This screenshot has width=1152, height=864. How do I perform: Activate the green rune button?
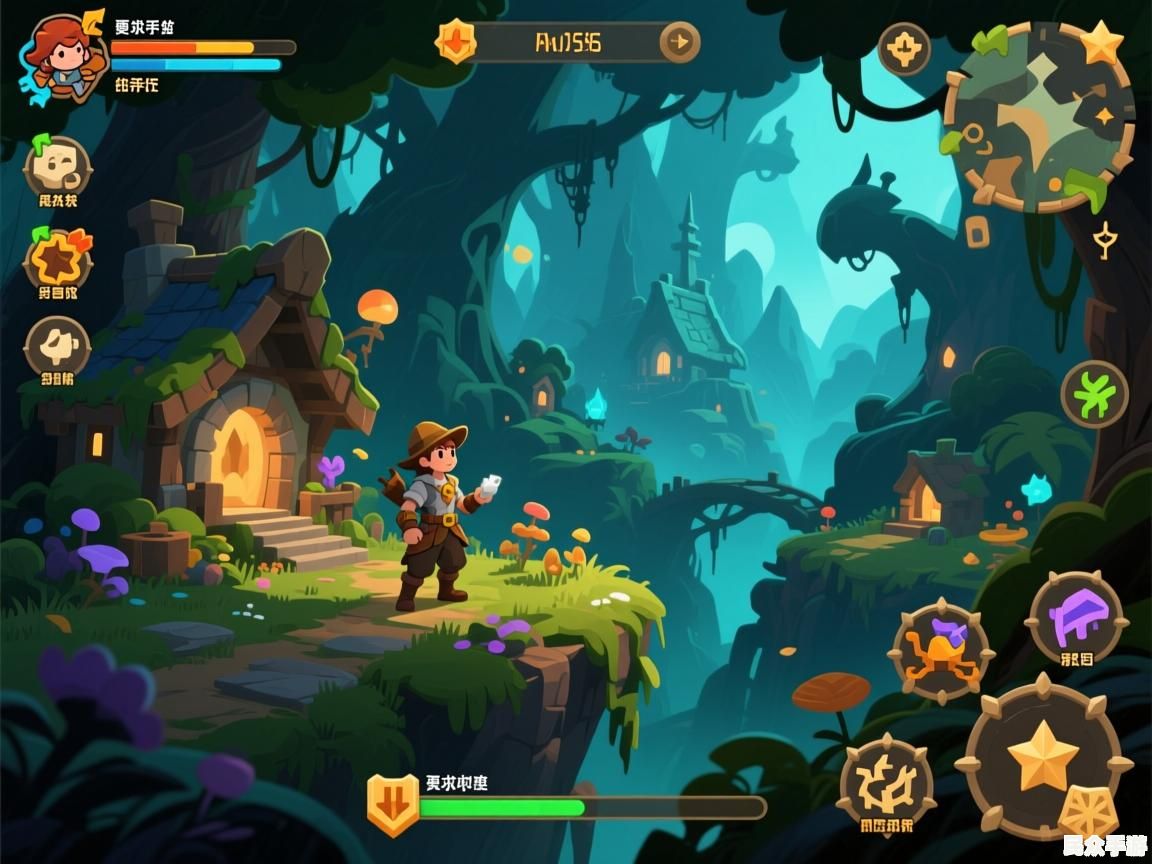[x=1094, y=394]
